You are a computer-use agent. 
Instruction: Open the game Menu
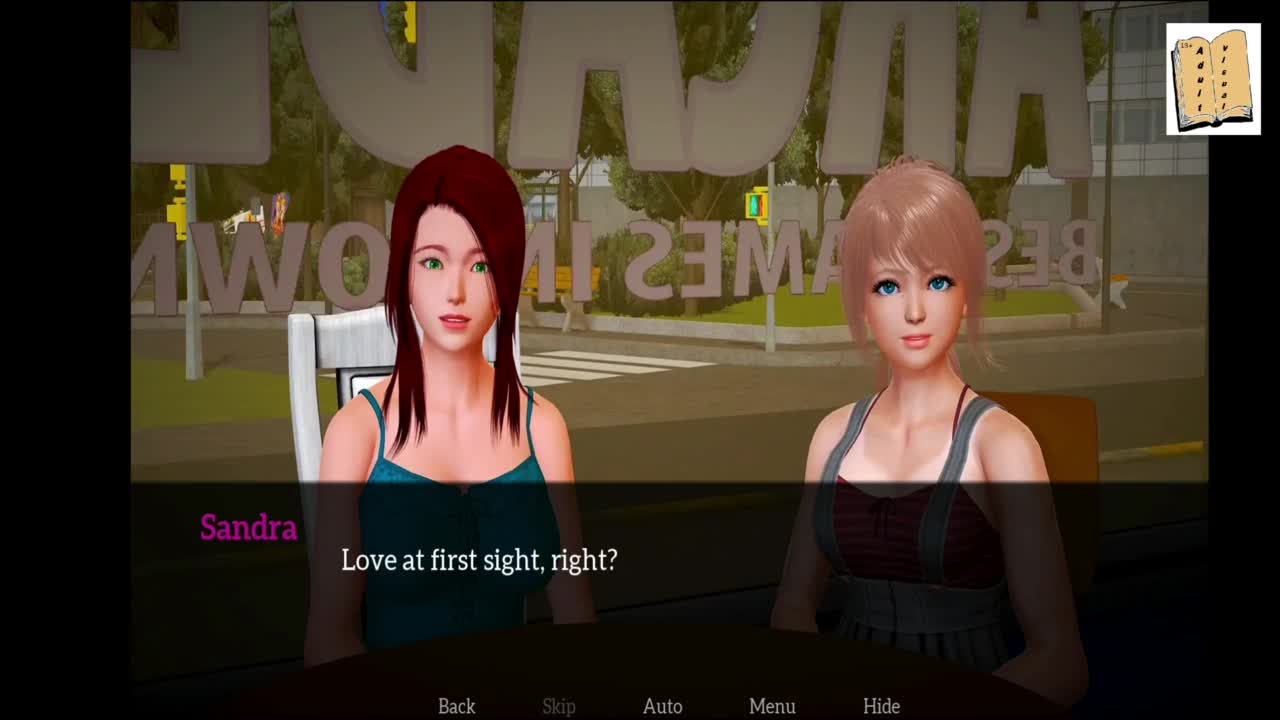click(x=772, y=706)
